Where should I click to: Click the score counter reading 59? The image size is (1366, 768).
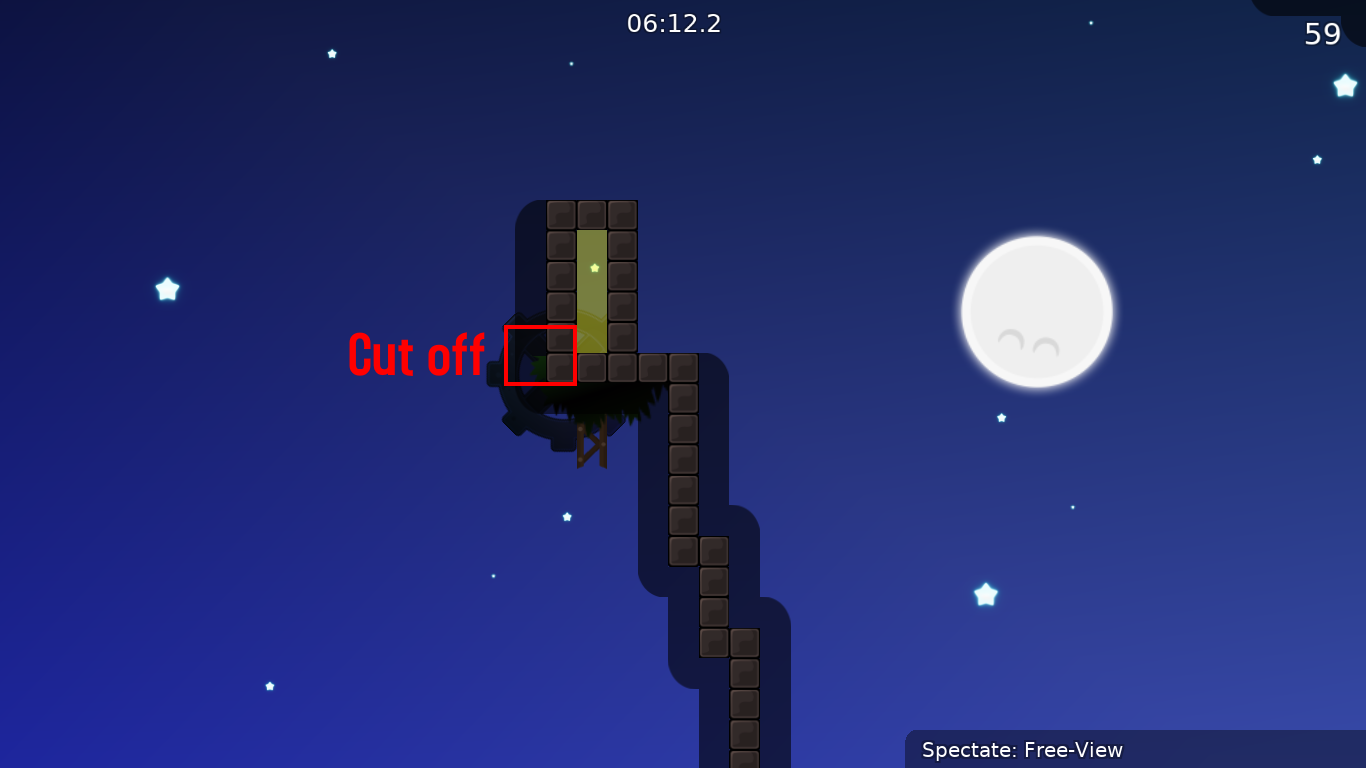(1322, 34)
